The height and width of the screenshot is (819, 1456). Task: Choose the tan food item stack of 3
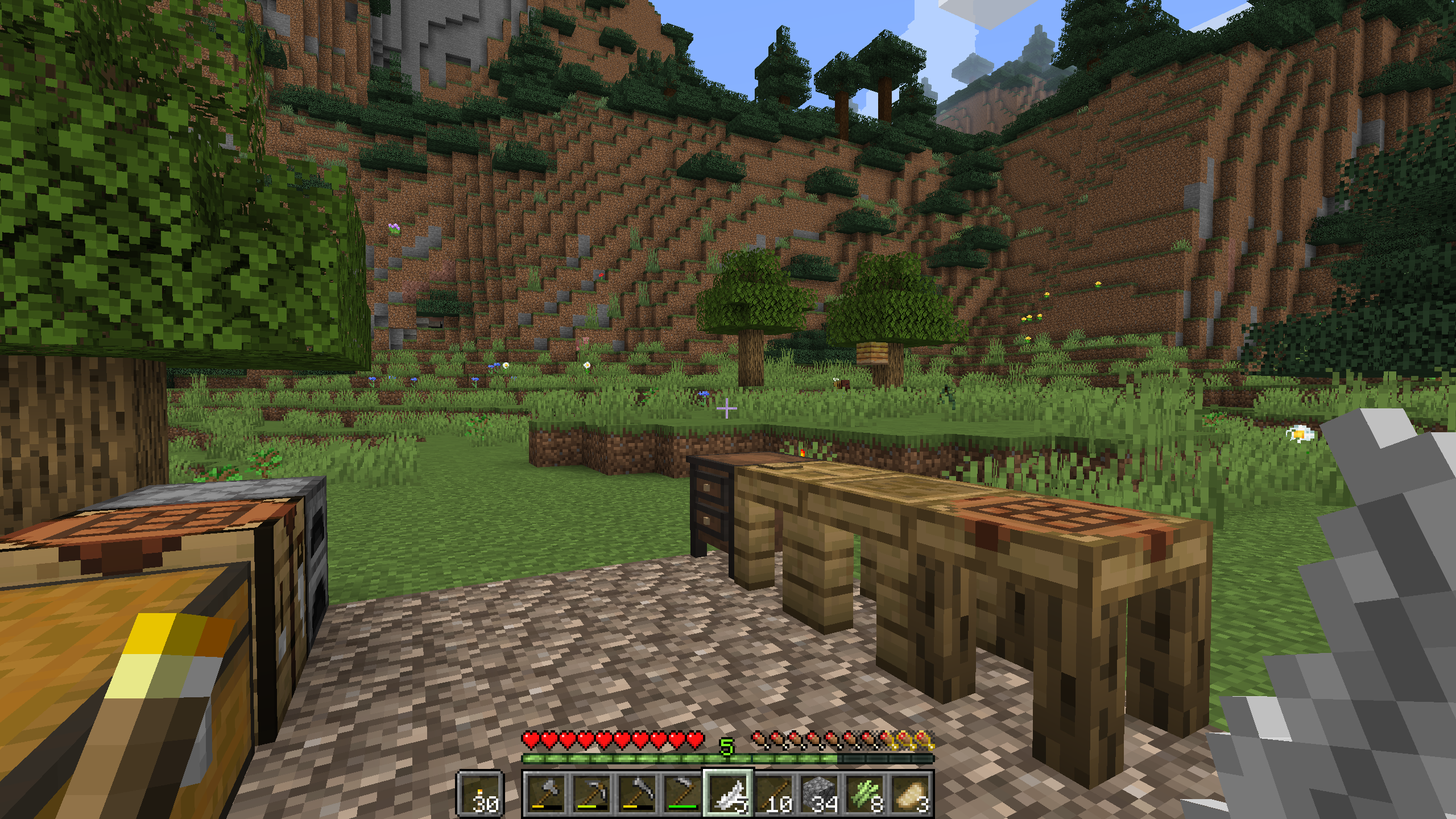911,793
